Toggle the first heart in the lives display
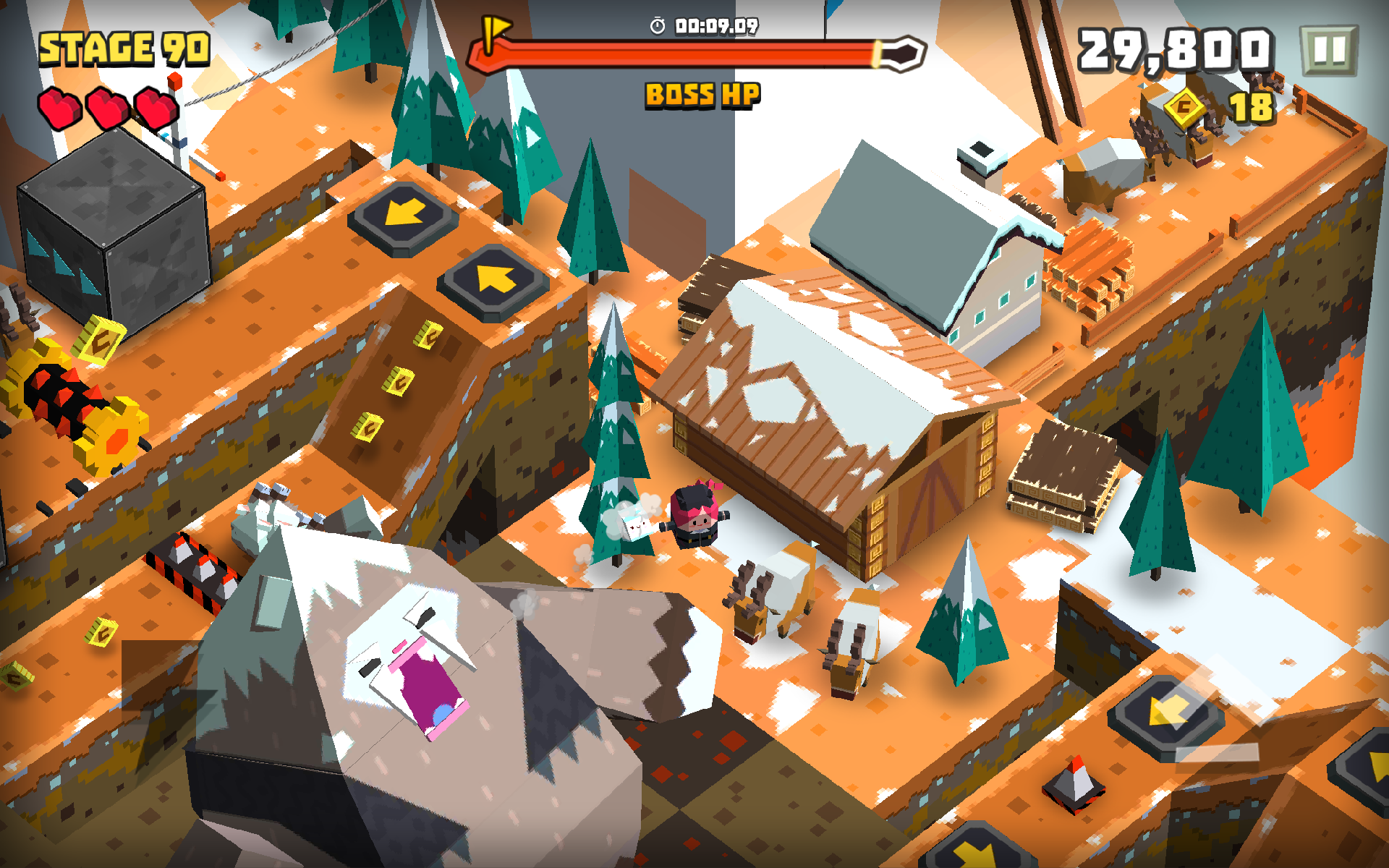Viewport: 1389px width, 868px height. tap(60, 107)
